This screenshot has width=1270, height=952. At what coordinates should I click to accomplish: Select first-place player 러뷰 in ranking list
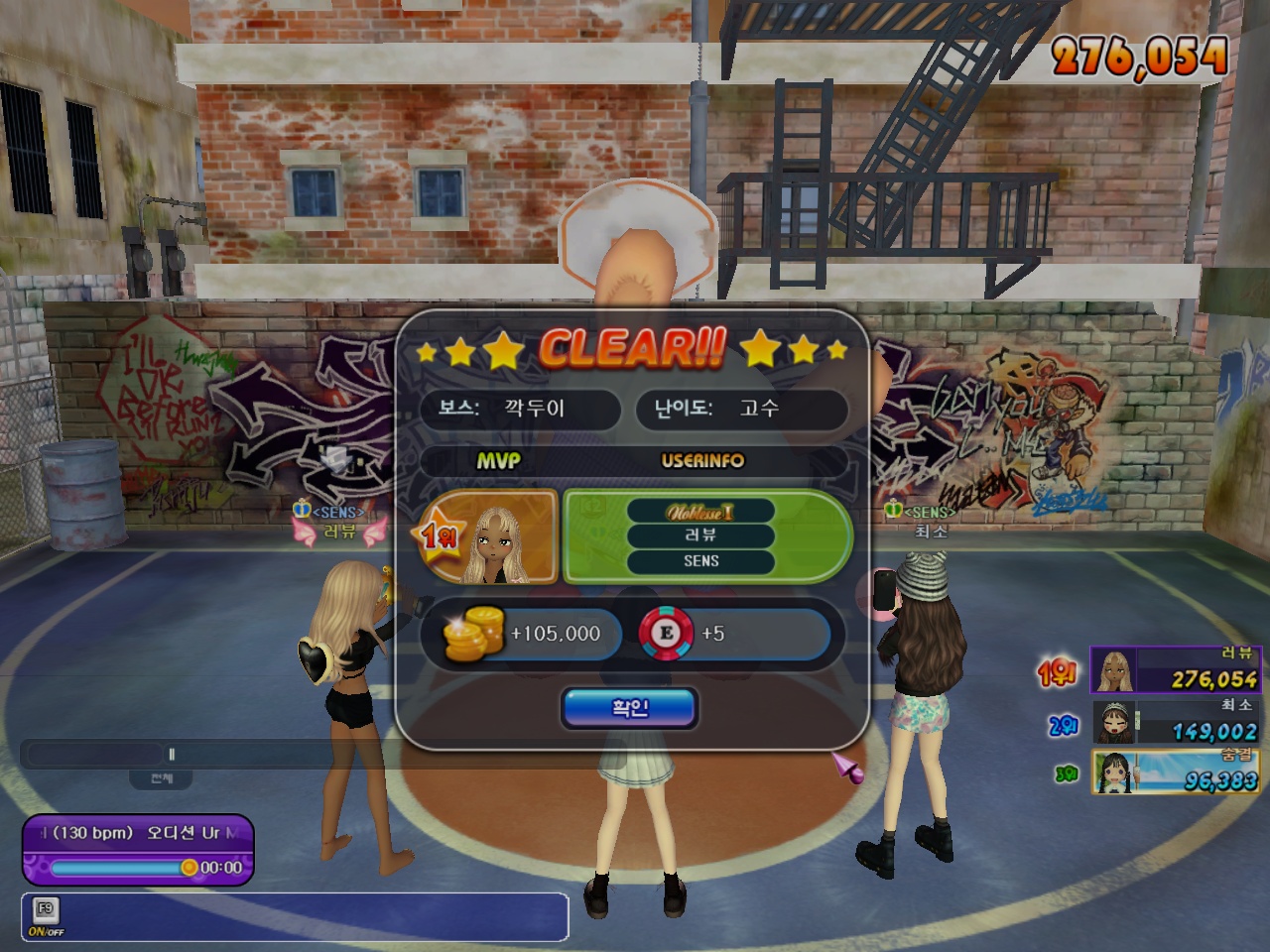pyautogui.click(x=1175, y=670)
